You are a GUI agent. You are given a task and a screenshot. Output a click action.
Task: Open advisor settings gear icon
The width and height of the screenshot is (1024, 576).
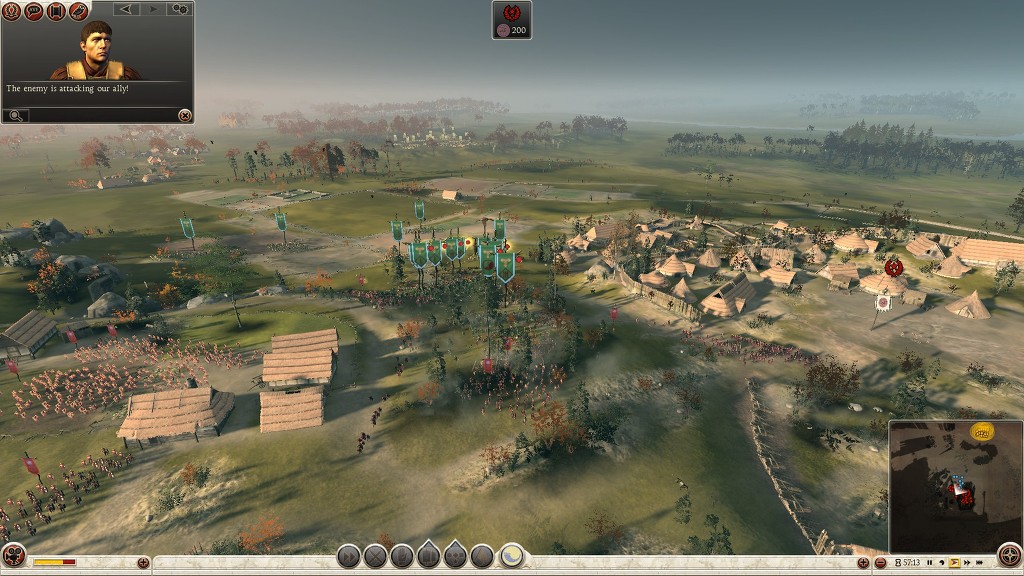pyautogui.click(x=180, y=9)
